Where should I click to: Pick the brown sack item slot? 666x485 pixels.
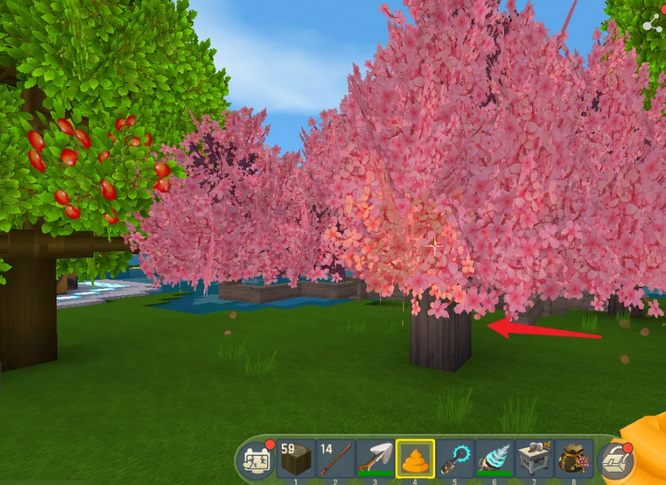tap(573, 459)
